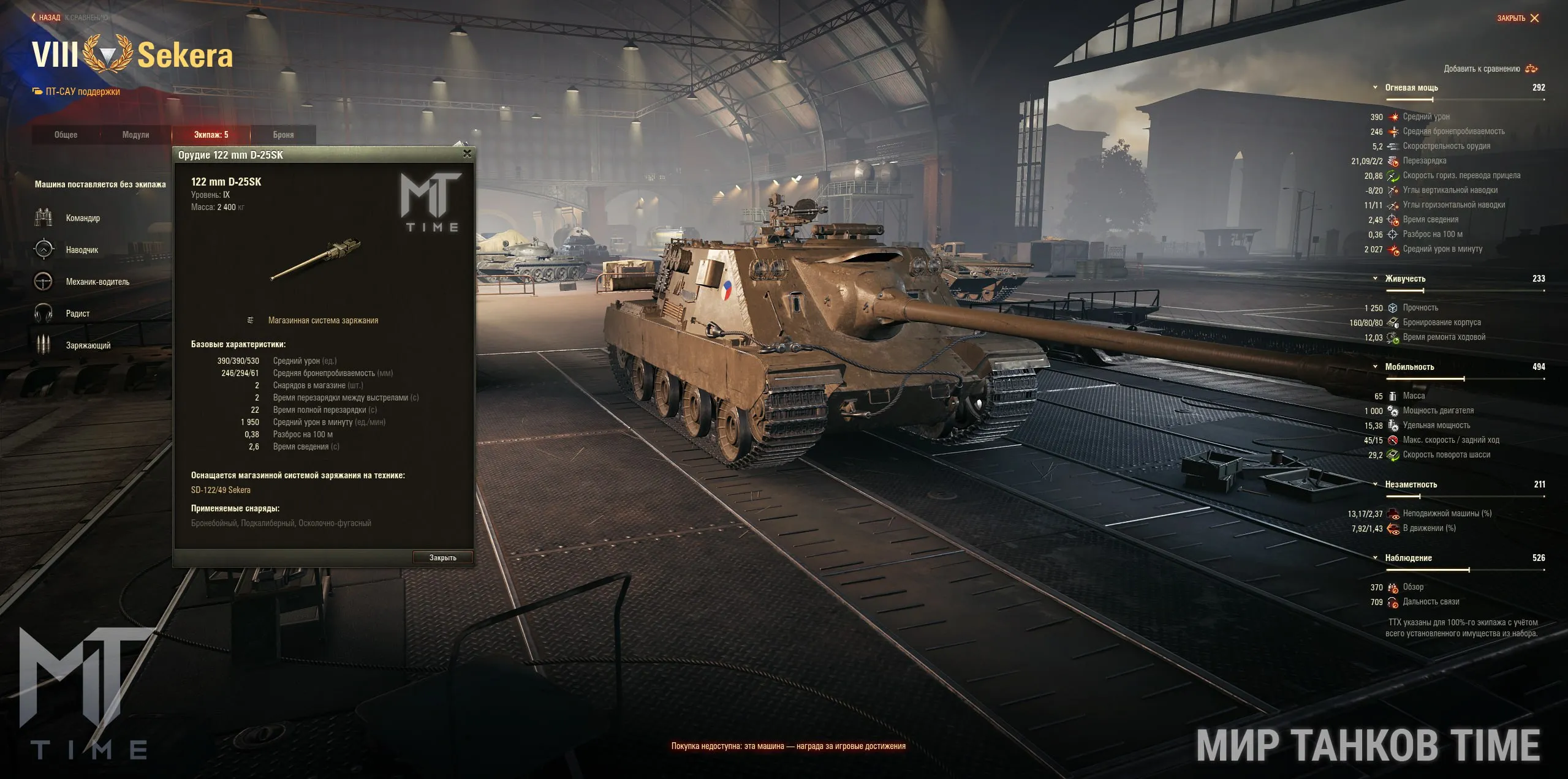Viewport: 1568px width, 779px height.
Task: Go back to comparison via Назад
Action: pyautogui.click(x=47, y=18)
